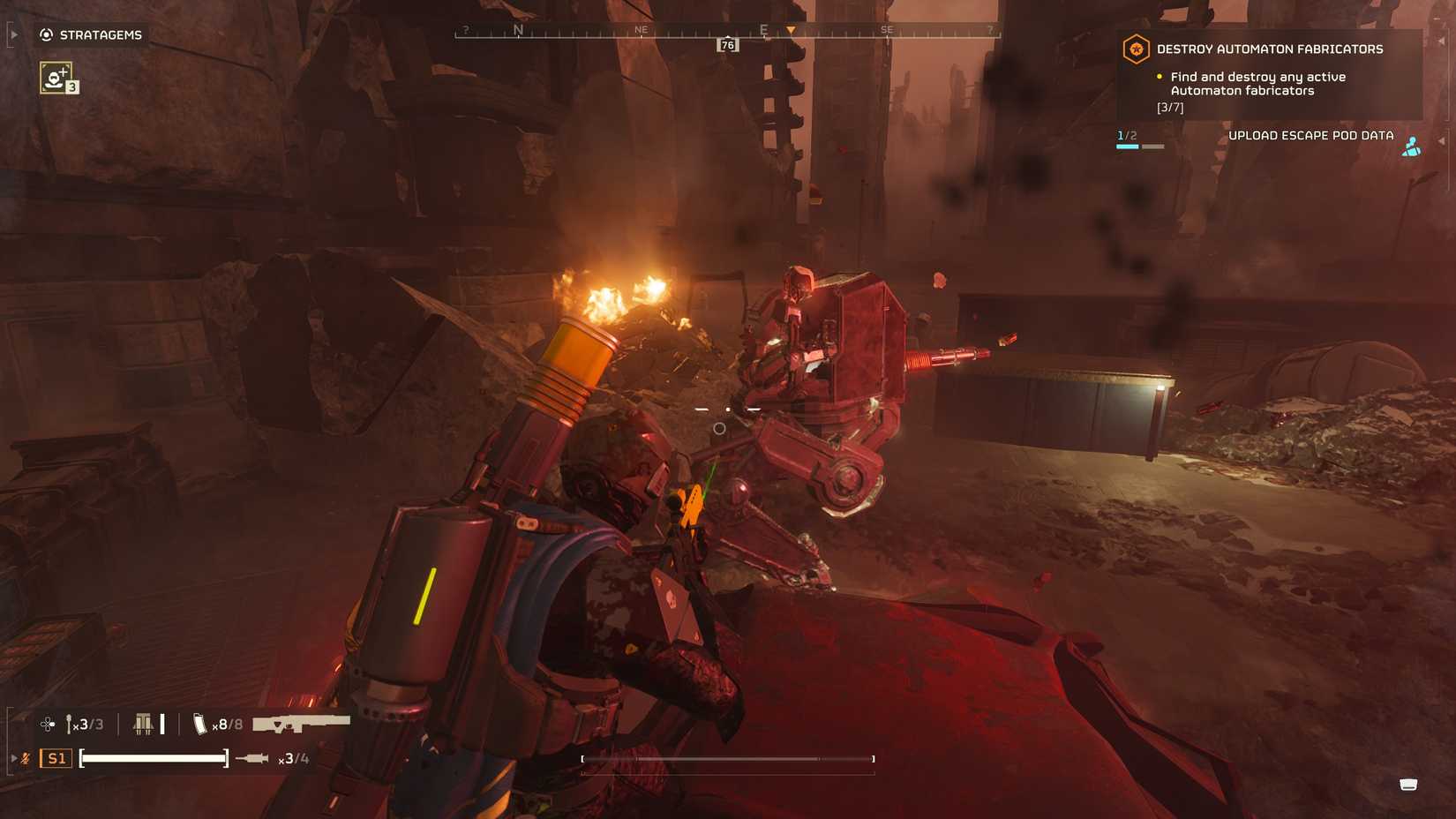Click the Stratagems cogwheel emblem
Screen dimensions: 1456x819
pyautogui.click(x=46, y=34)
